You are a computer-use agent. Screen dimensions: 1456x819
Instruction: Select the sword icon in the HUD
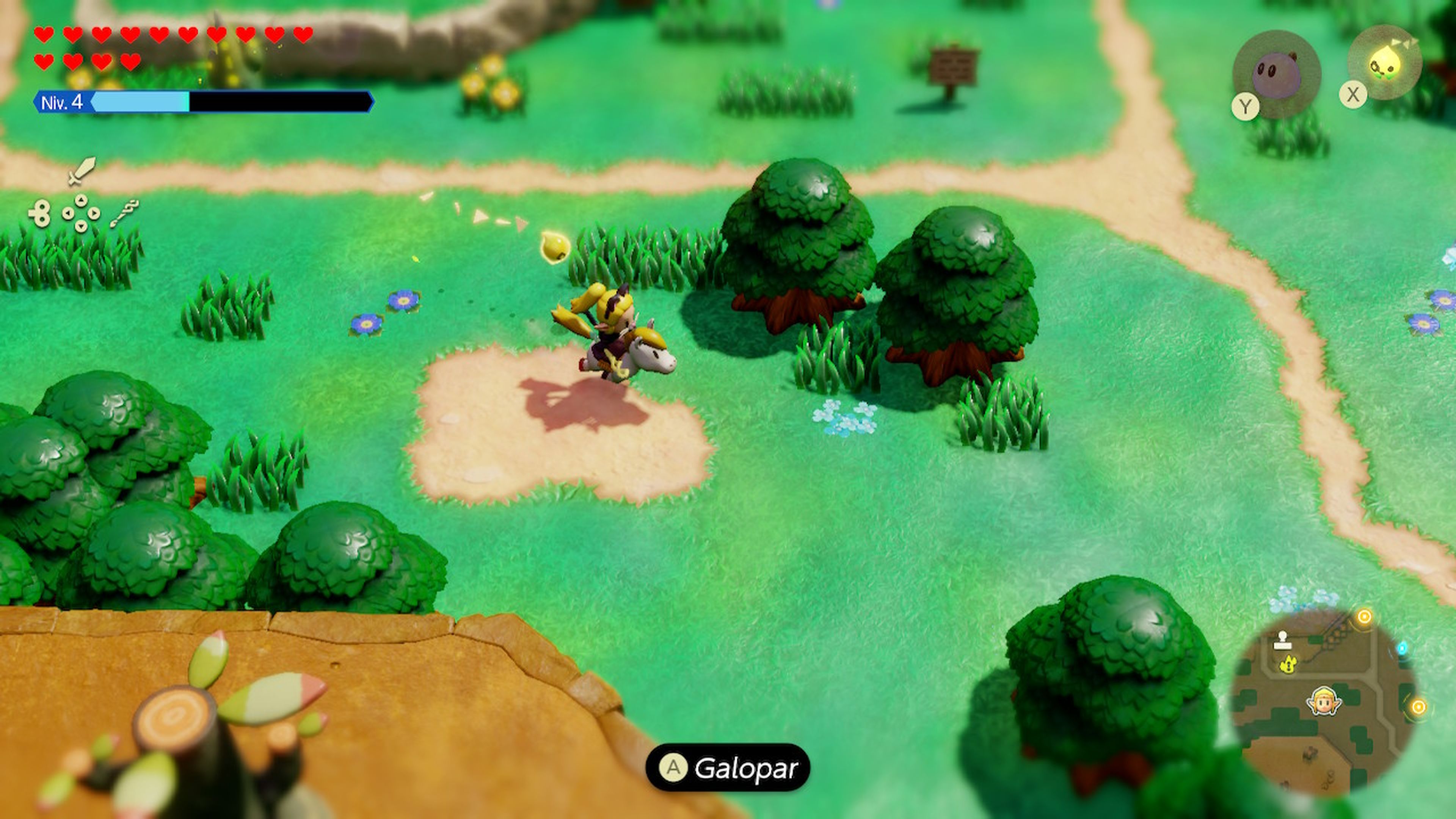coord(81,173)
